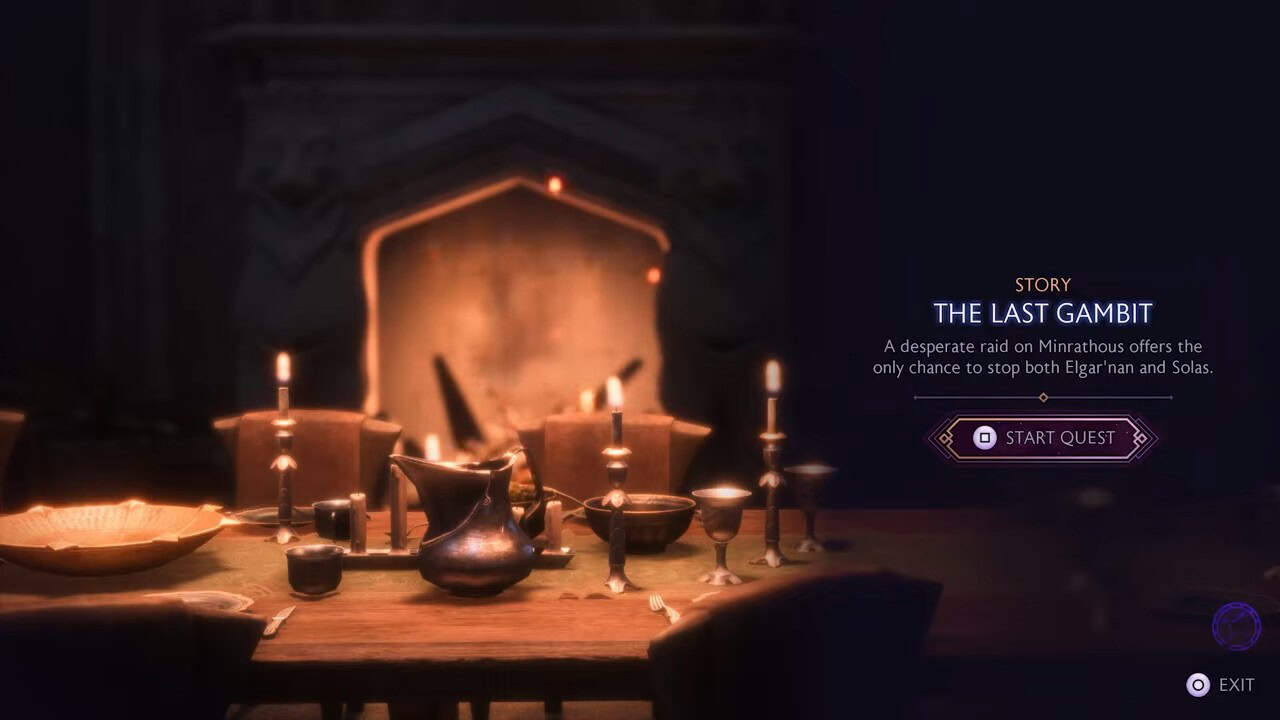The width and height of the screenshot is (1280, 720).
Task: Select the quest title The Last Gambit
Action: [x=1043, y=313]
